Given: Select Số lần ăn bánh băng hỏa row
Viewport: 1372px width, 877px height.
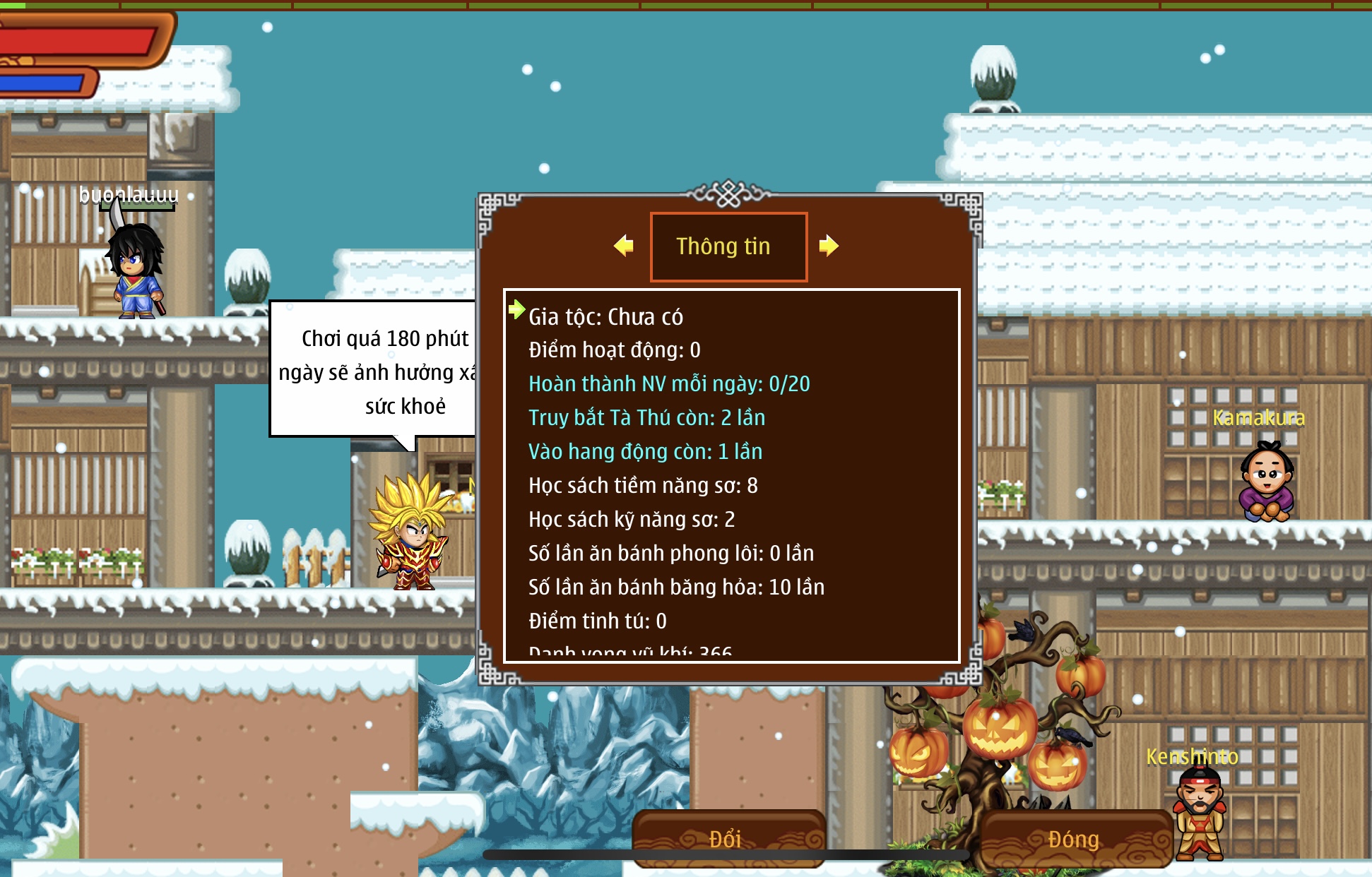Looking at the screenshot, I should tap(676, 587).
